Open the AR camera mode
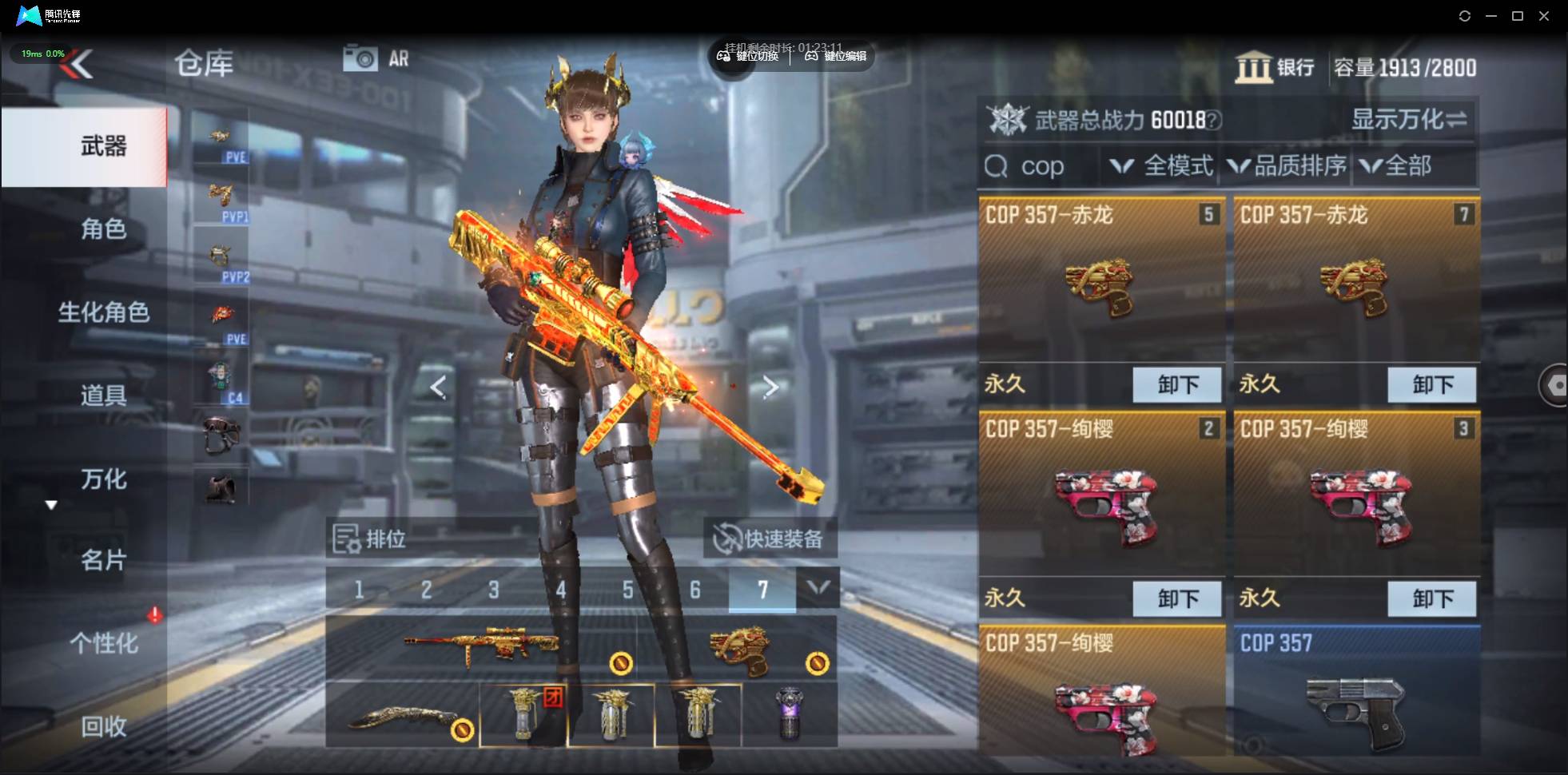 click(376, 58)
